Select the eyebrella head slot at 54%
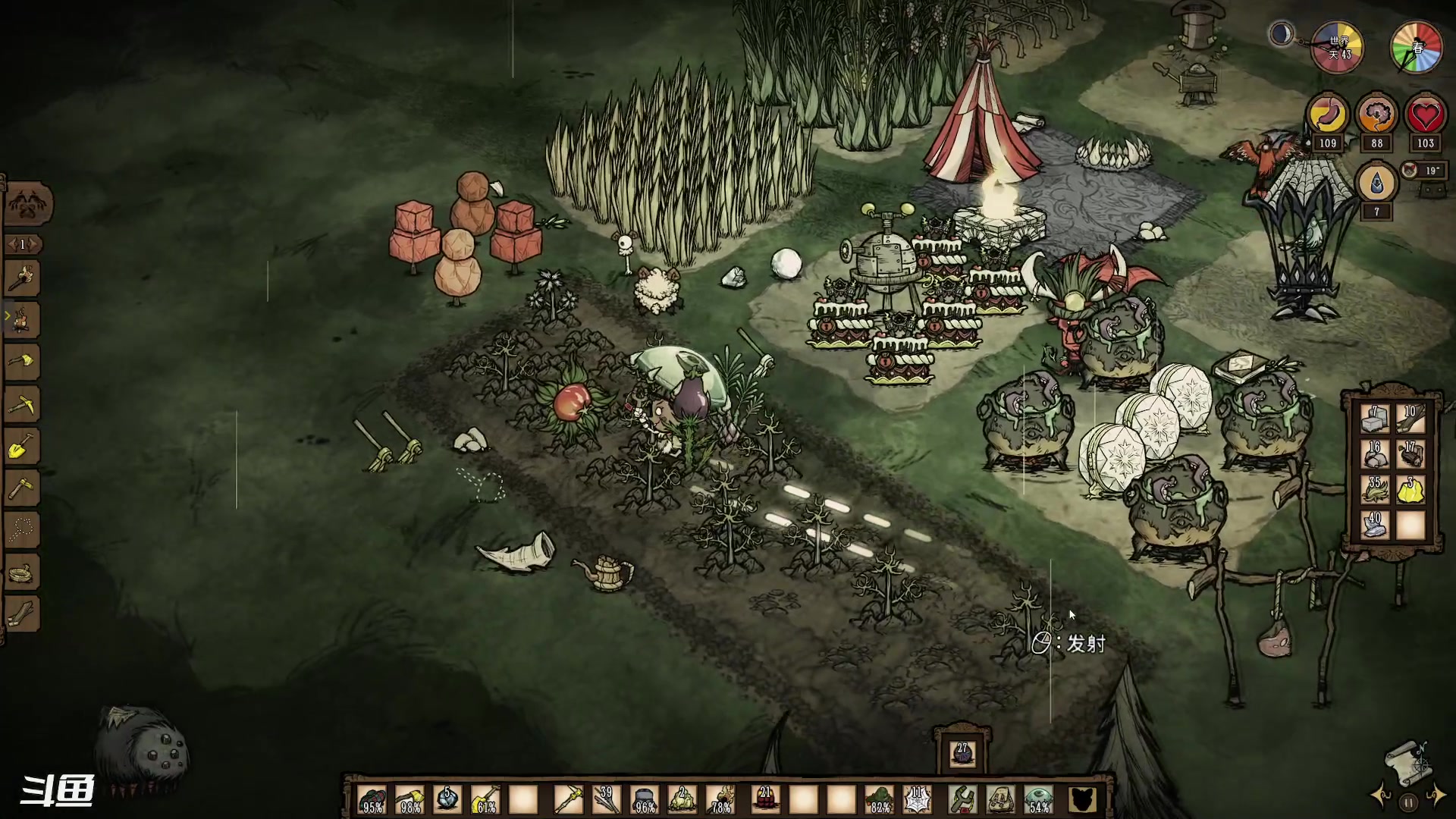The width and height of the screenshot is (1456, 819). click(1039, 799)
